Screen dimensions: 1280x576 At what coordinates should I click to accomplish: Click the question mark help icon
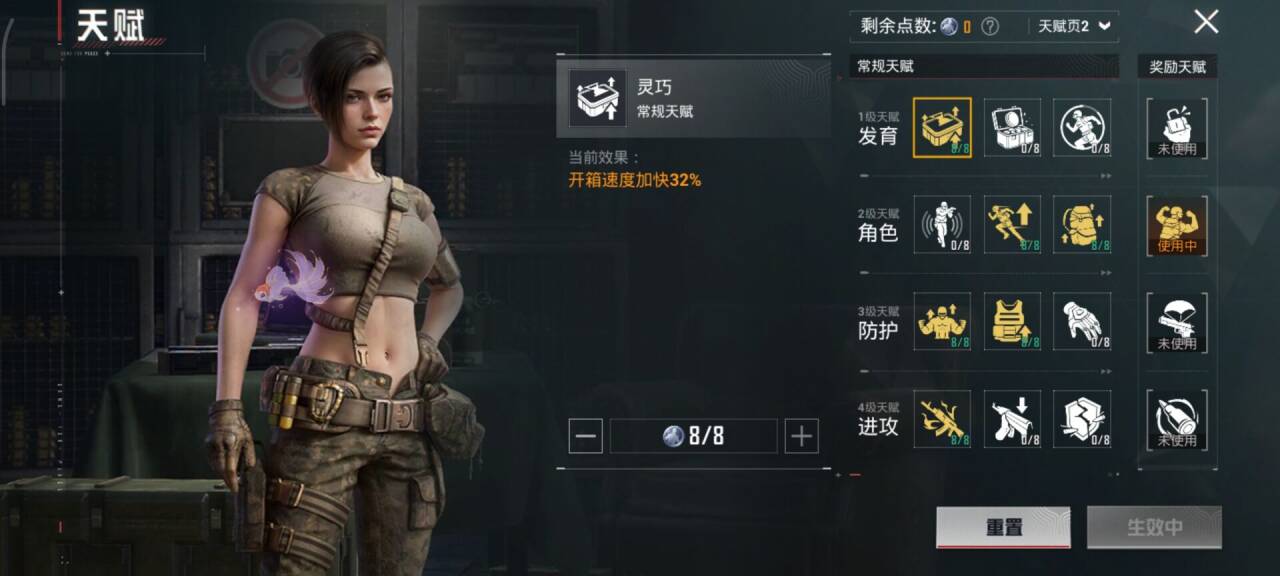tap(990, 27)
